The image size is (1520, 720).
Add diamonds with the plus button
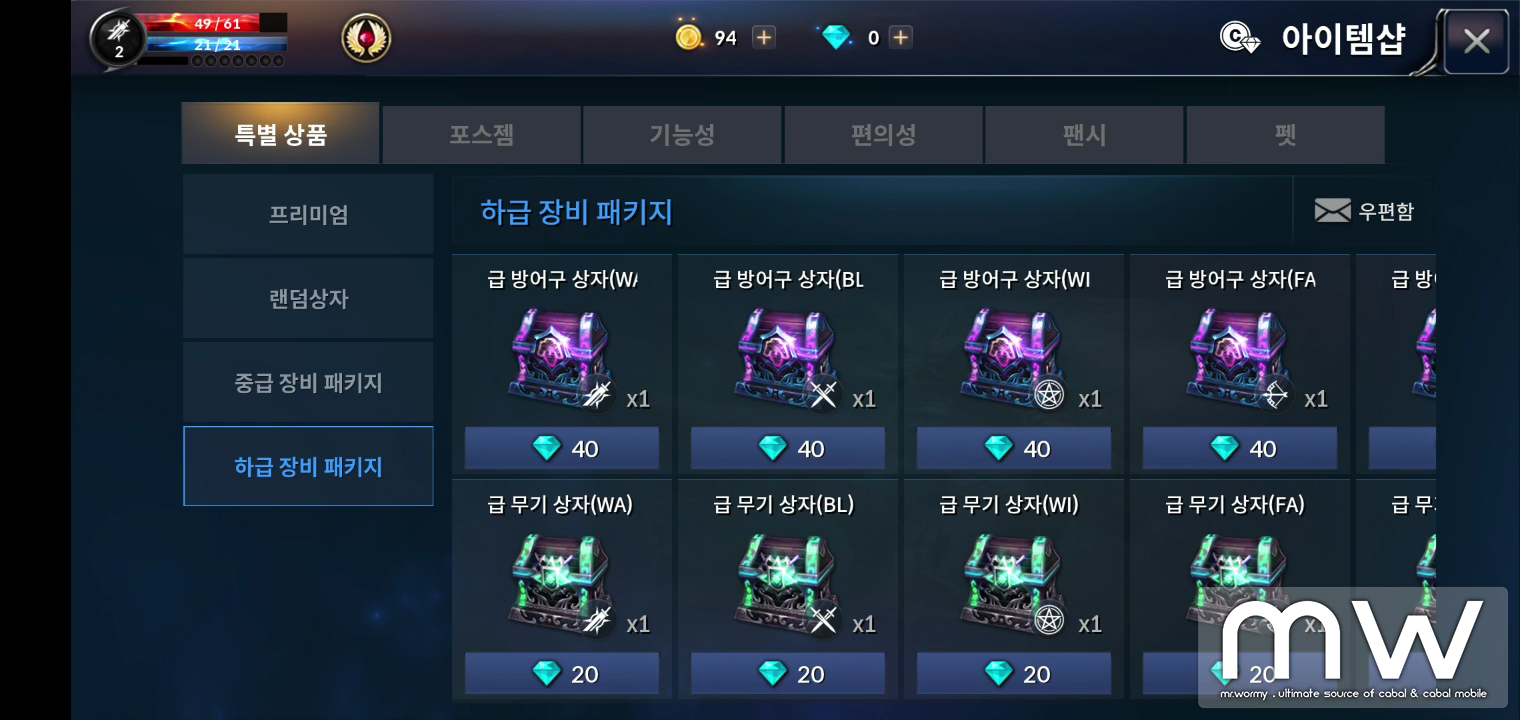click(900, 38)
